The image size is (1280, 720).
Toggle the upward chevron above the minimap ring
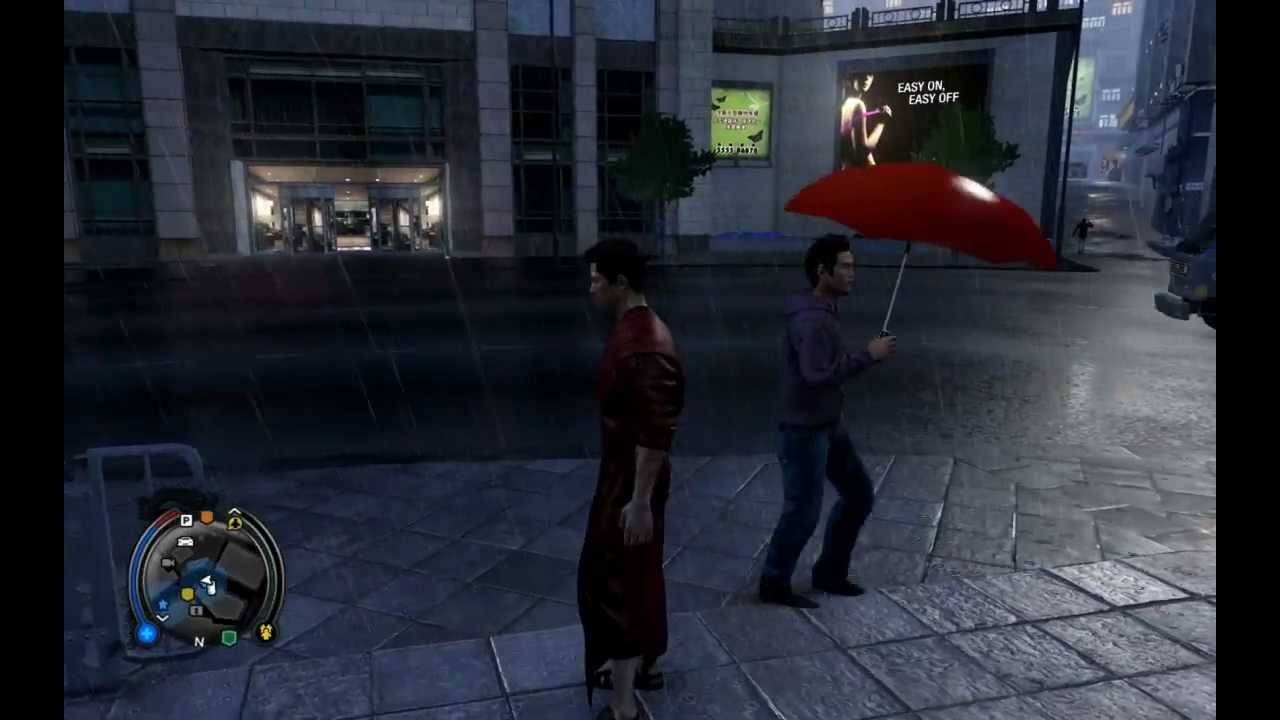point(232,509)
